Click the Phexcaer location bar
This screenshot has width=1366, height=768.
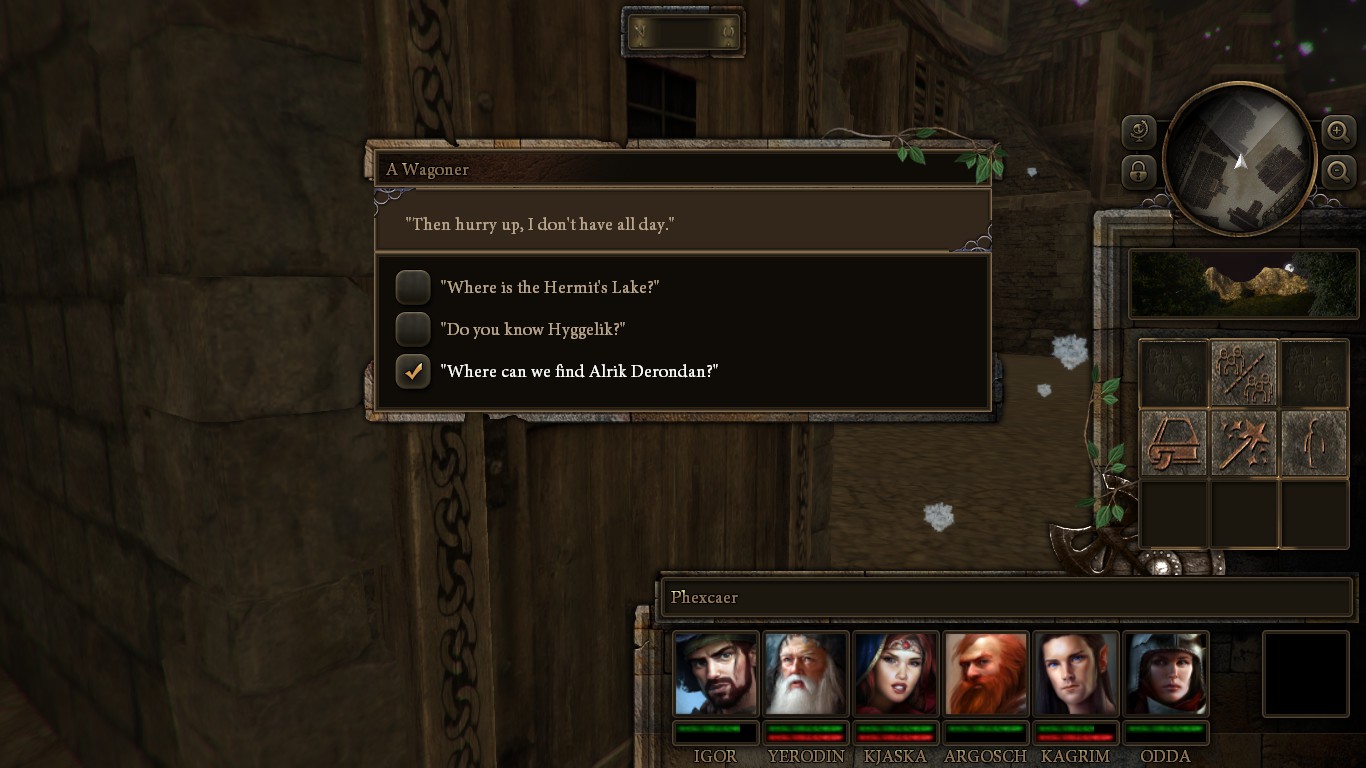click(x=1006, y=598)
